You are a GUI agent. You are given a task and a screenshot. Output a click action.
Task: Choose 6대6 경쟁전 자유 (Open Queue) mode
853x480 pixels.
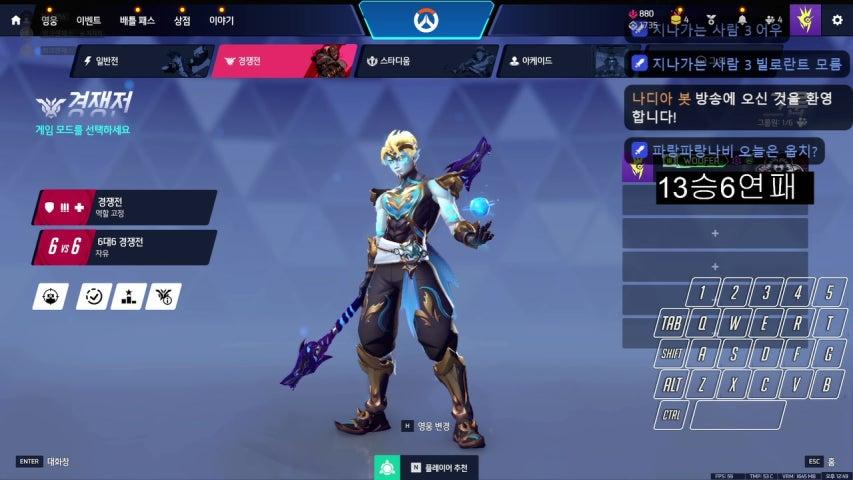(125, 247)
